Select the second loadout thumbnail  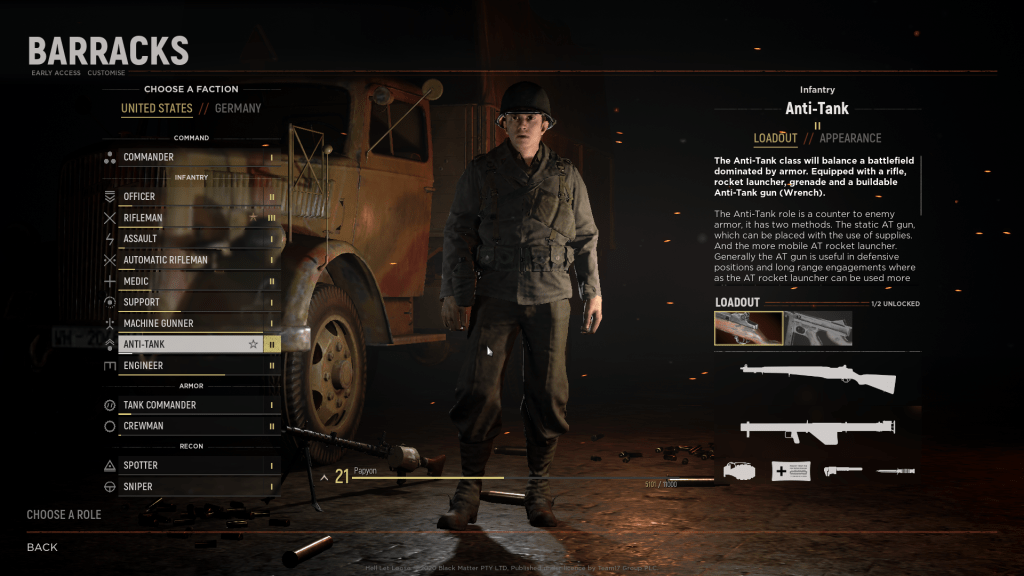(x=818, y=328)
